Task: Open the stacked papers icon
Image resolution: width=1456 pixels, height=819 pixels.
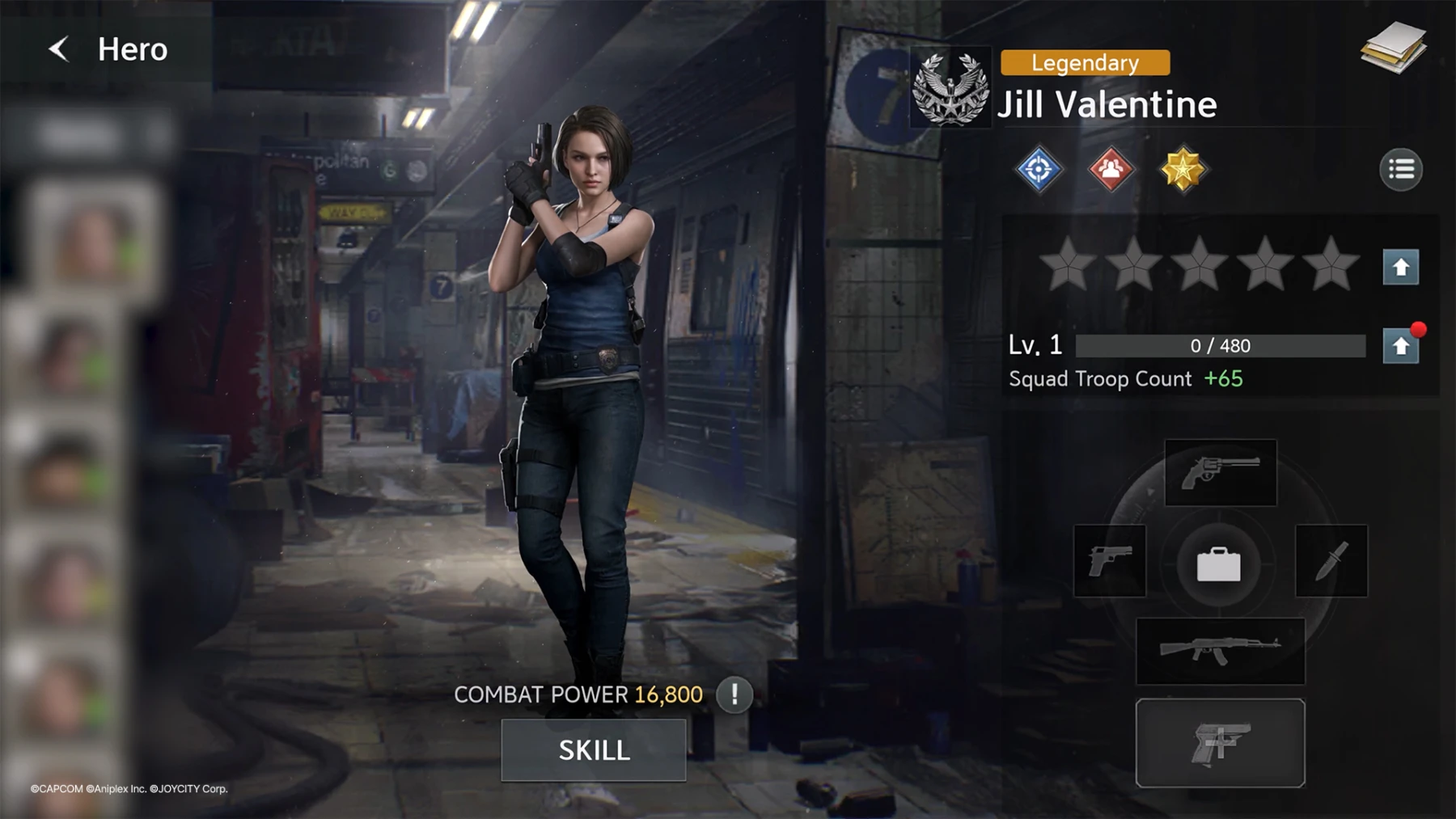Action: coord(1393,49)
